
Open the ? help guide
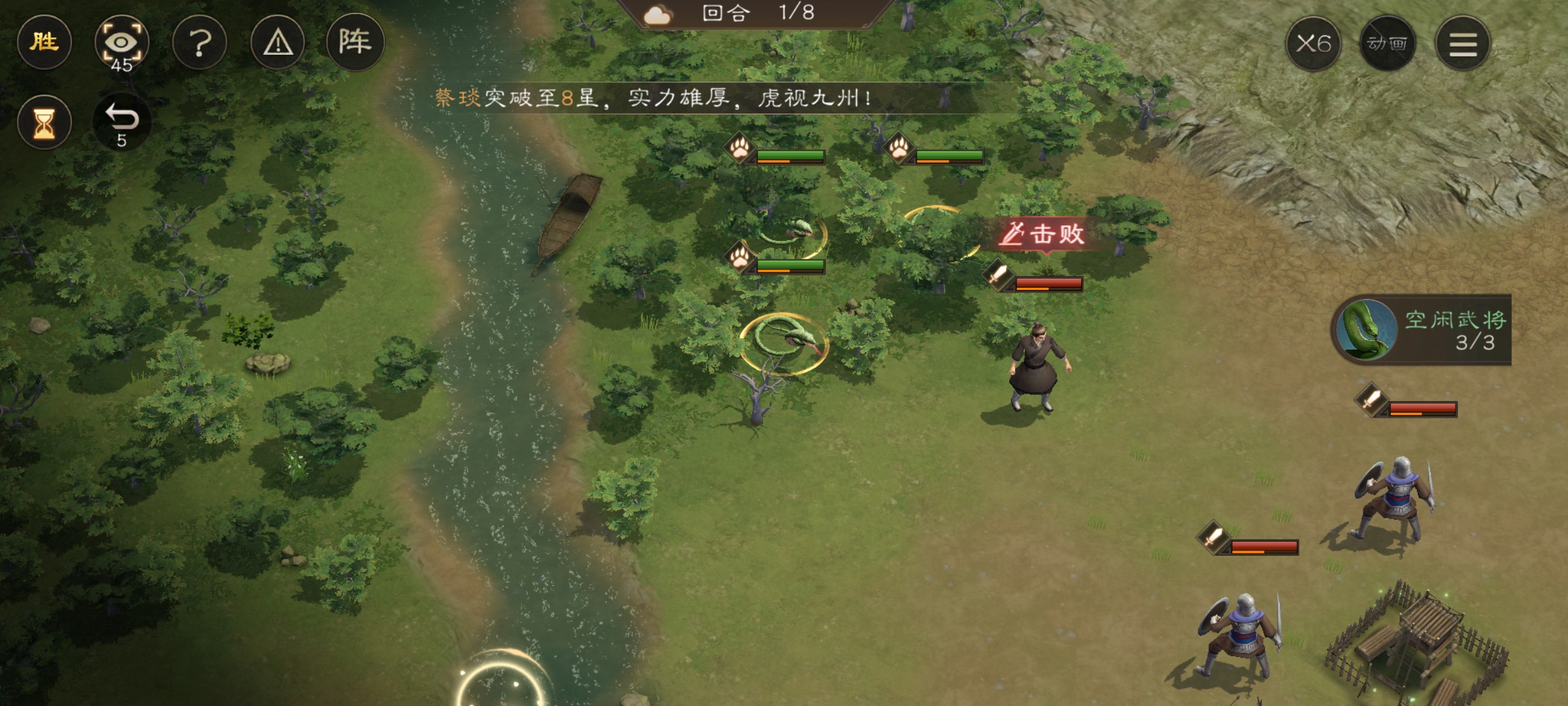tap(200, 42)
